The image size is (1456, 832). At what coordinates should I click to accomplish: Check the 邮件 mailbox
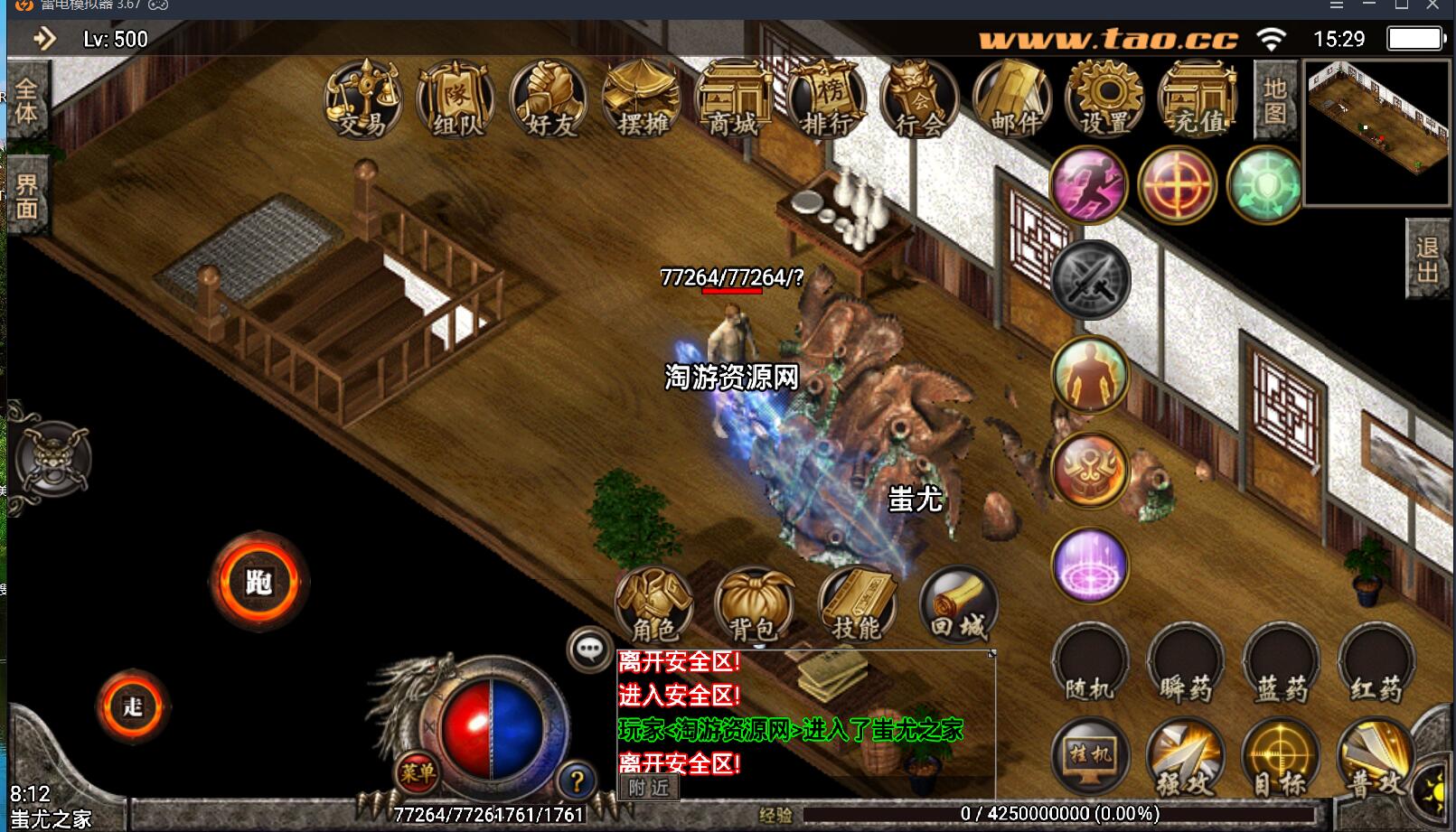point(1012,99)
